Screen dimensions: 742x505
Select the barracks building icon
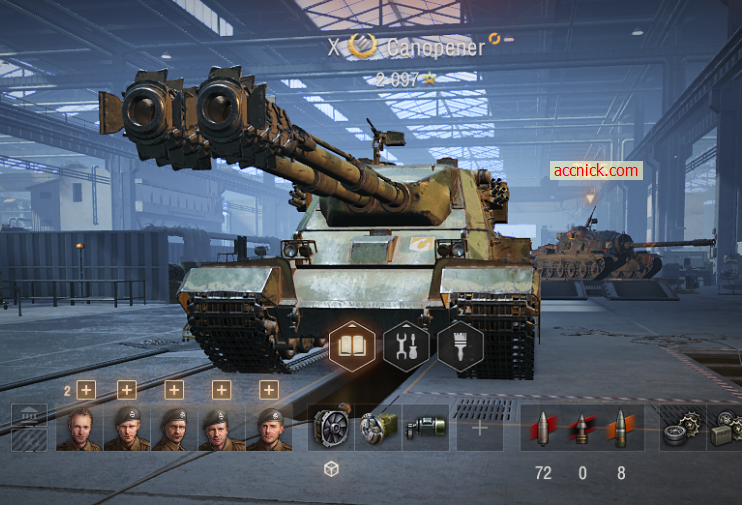pyautogui.click(x=29, y=427)
